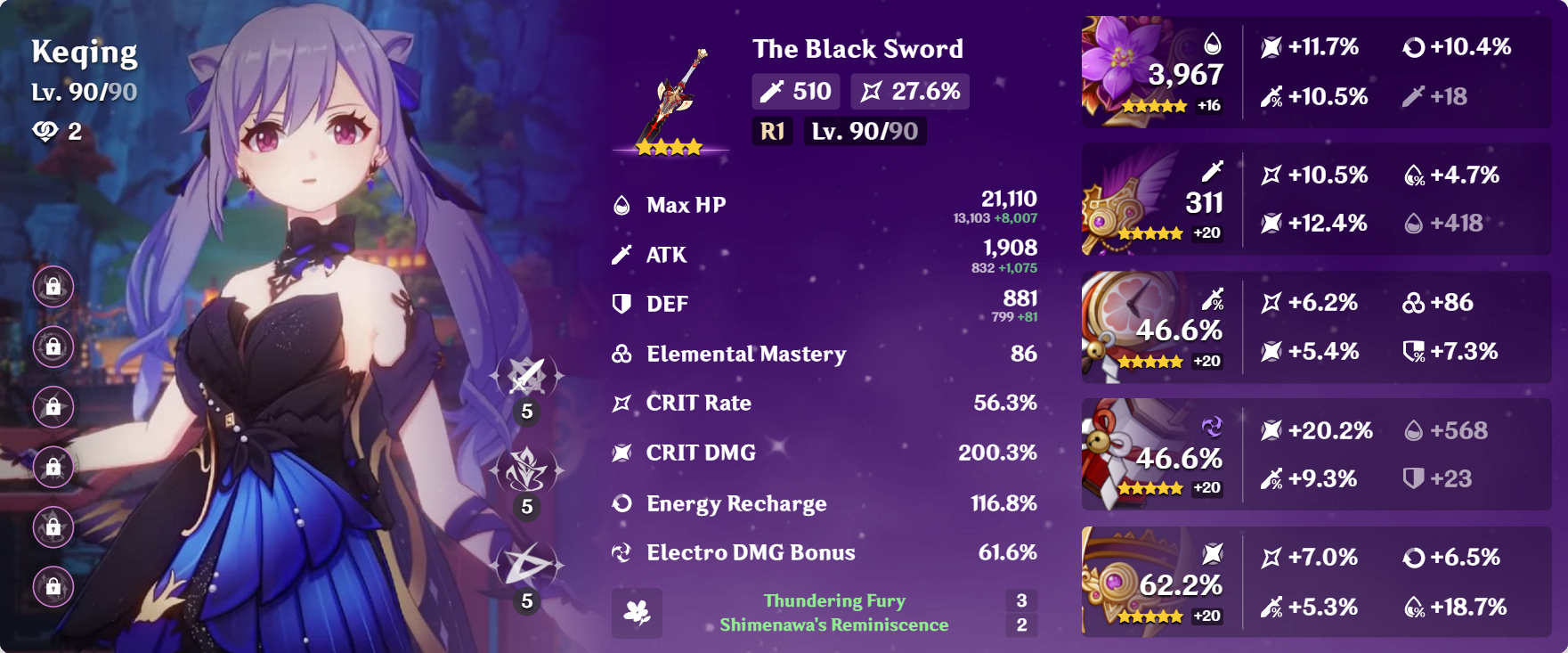Click the Max HP droplet icon
This screenshot has width=1568, height=653.
pos(622,205)
